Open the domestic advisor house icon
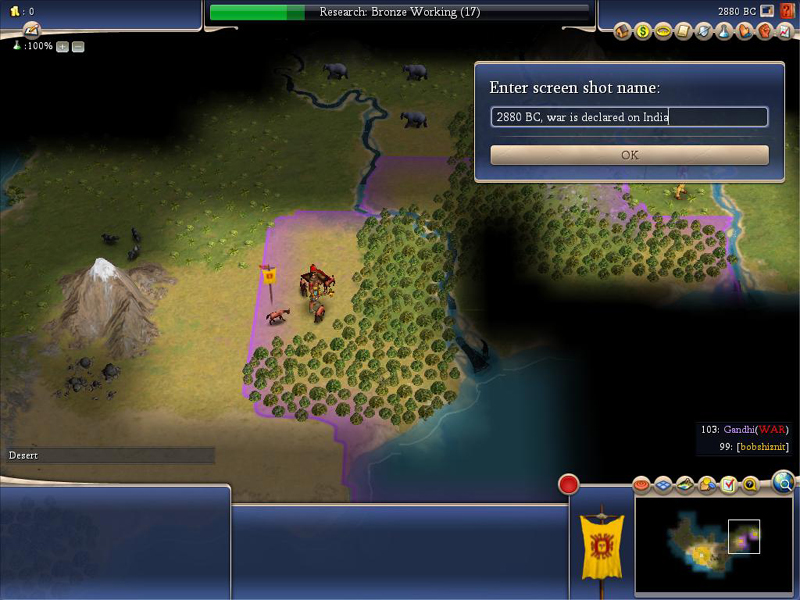This screenshot has height=600, width=800. tap(623, 32)
